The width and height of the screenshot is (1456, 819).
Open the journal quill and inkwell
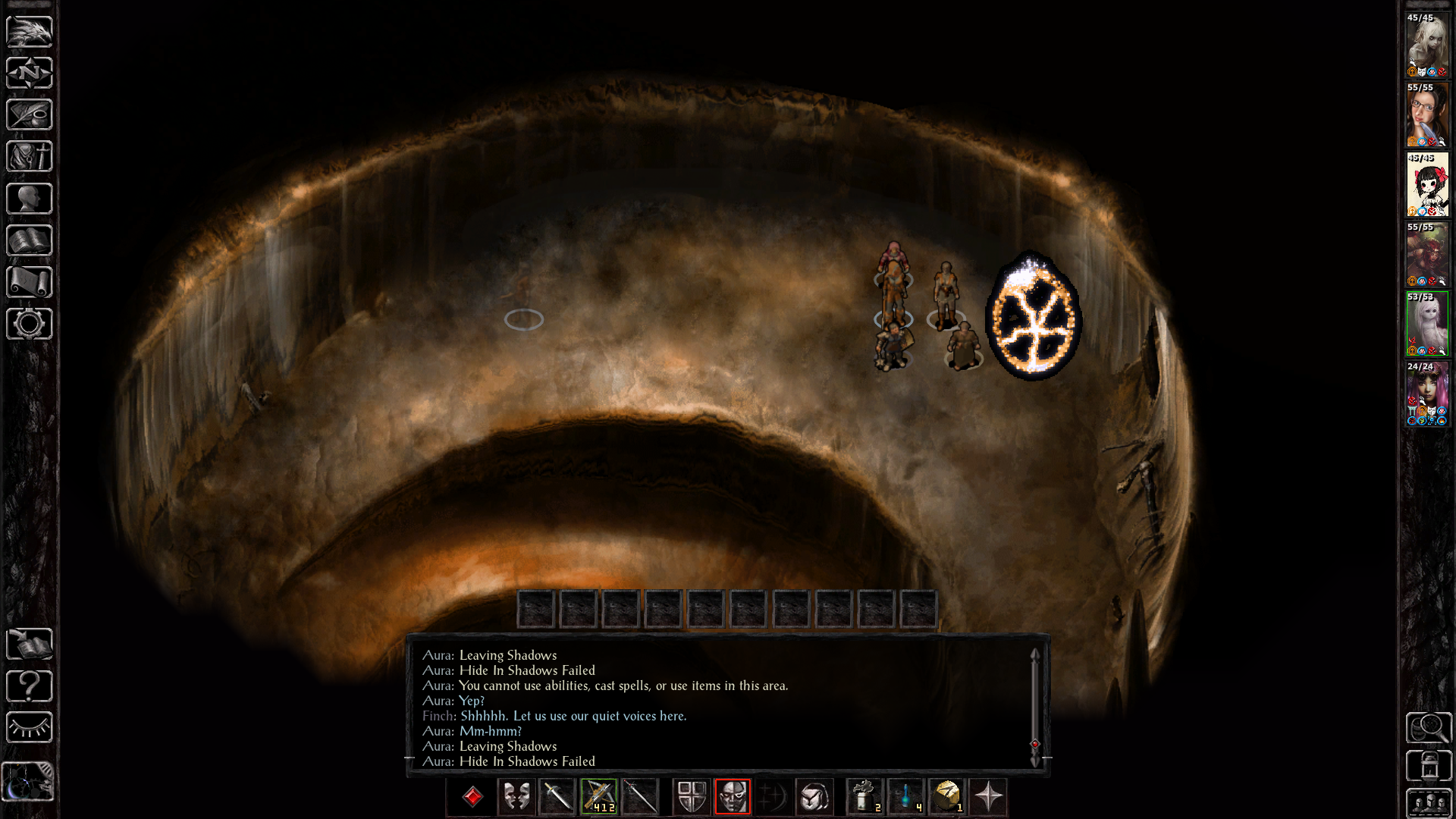pyautogui.click(x=30, y=115)
